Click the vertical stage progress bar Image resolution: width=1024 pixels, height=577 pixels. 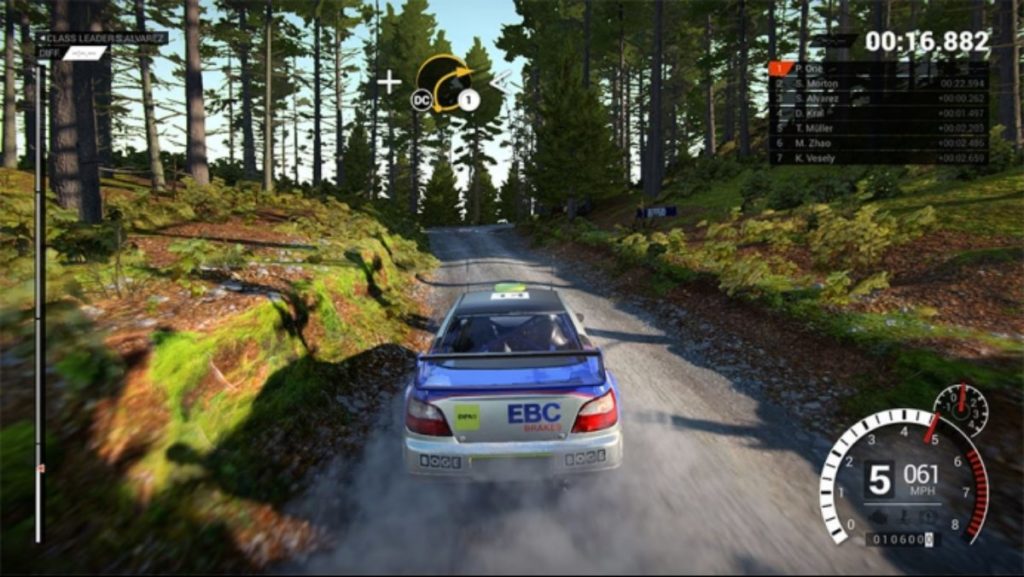pos(39,300)
